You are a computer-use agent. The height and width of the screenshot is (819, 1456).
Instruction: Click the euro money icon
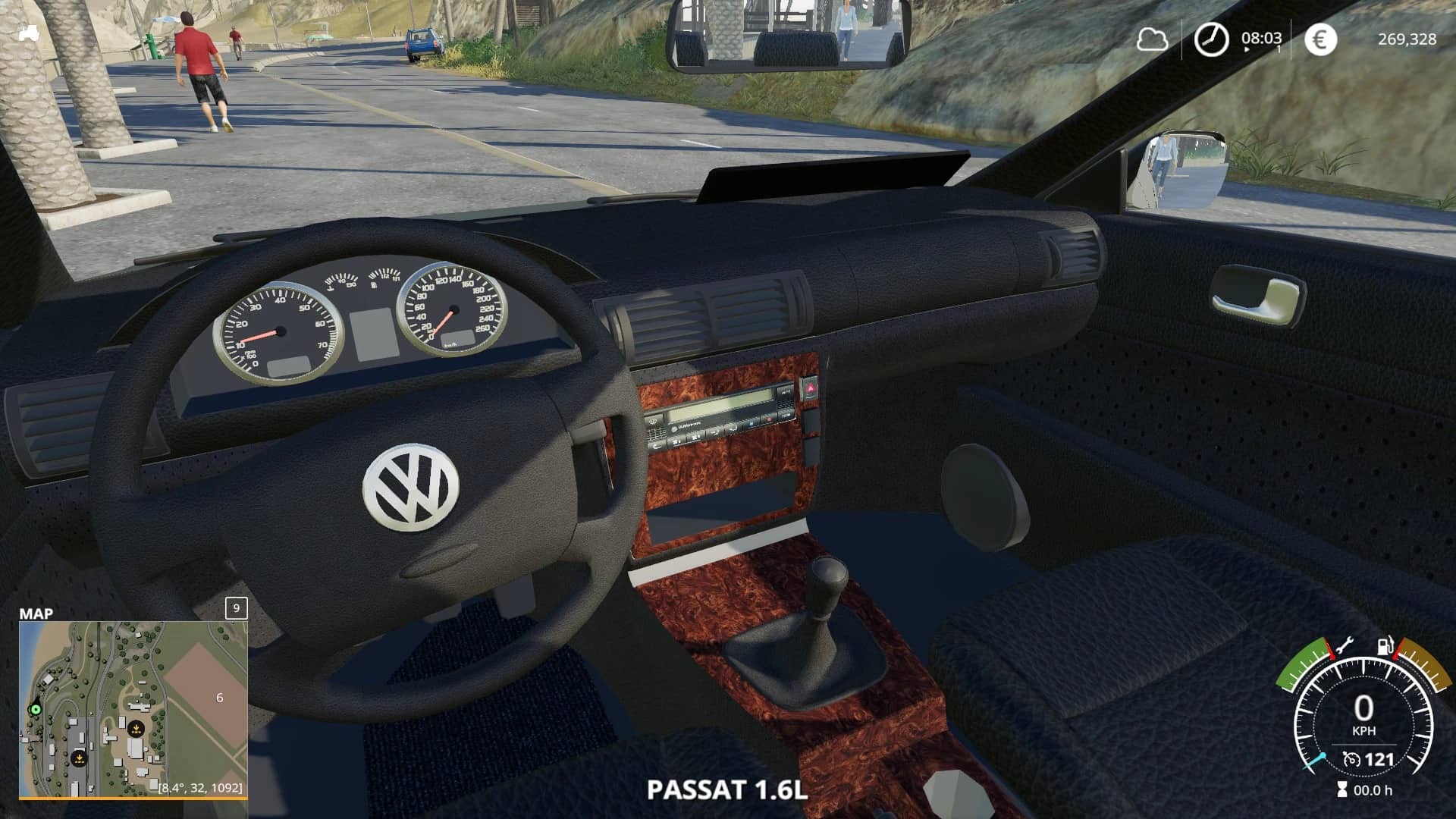pos(1319,39)
